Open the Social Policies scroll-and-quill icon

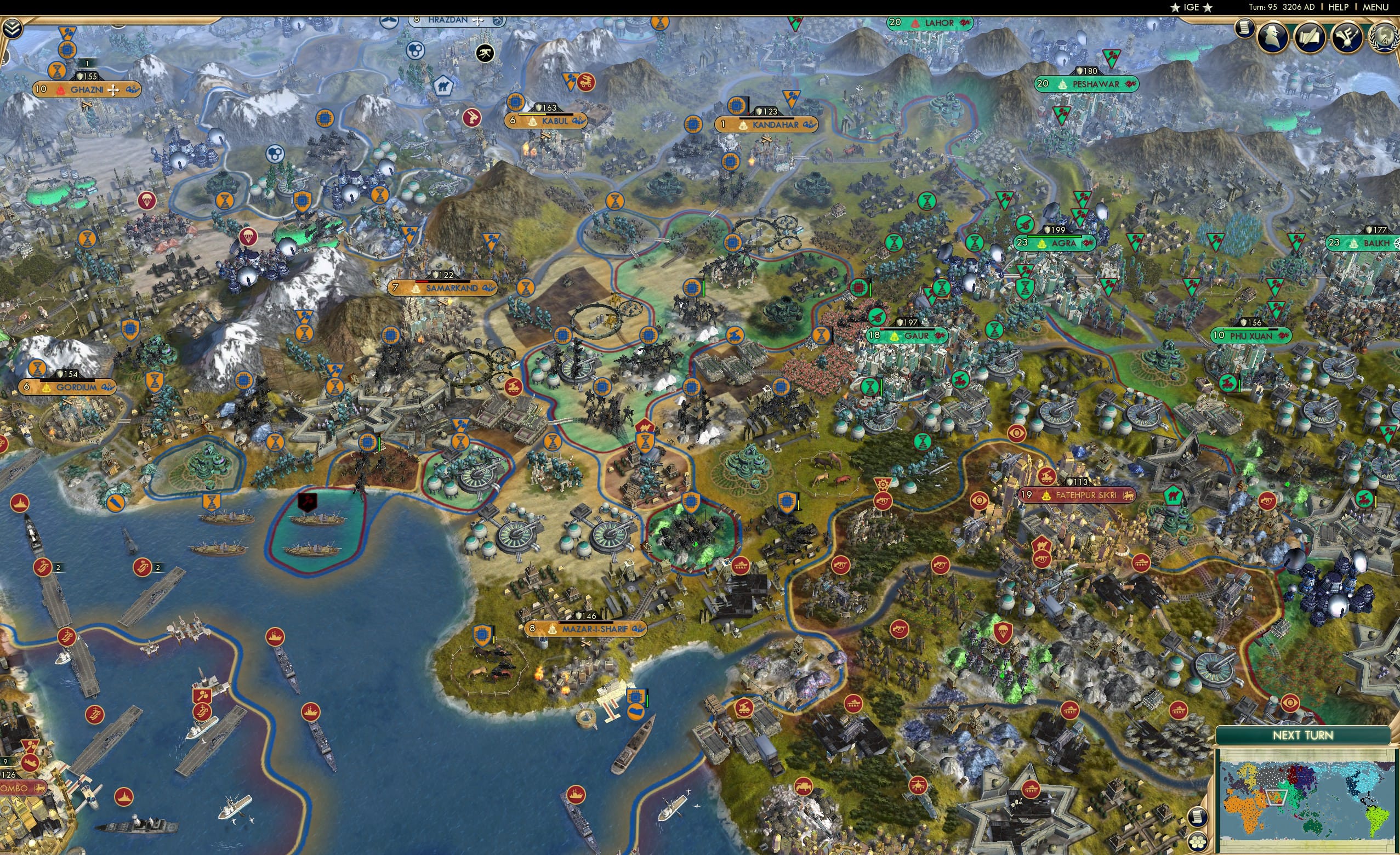1311,37
